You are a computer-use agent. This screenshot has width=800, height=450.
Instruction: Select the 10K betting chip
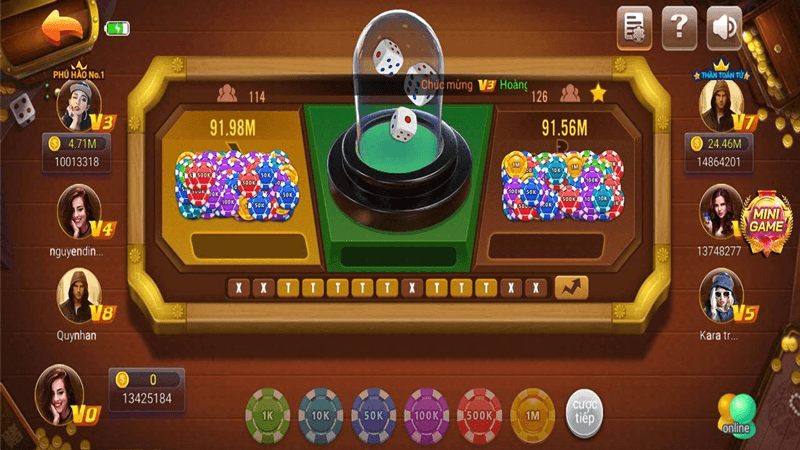click(x=321, y=414)
